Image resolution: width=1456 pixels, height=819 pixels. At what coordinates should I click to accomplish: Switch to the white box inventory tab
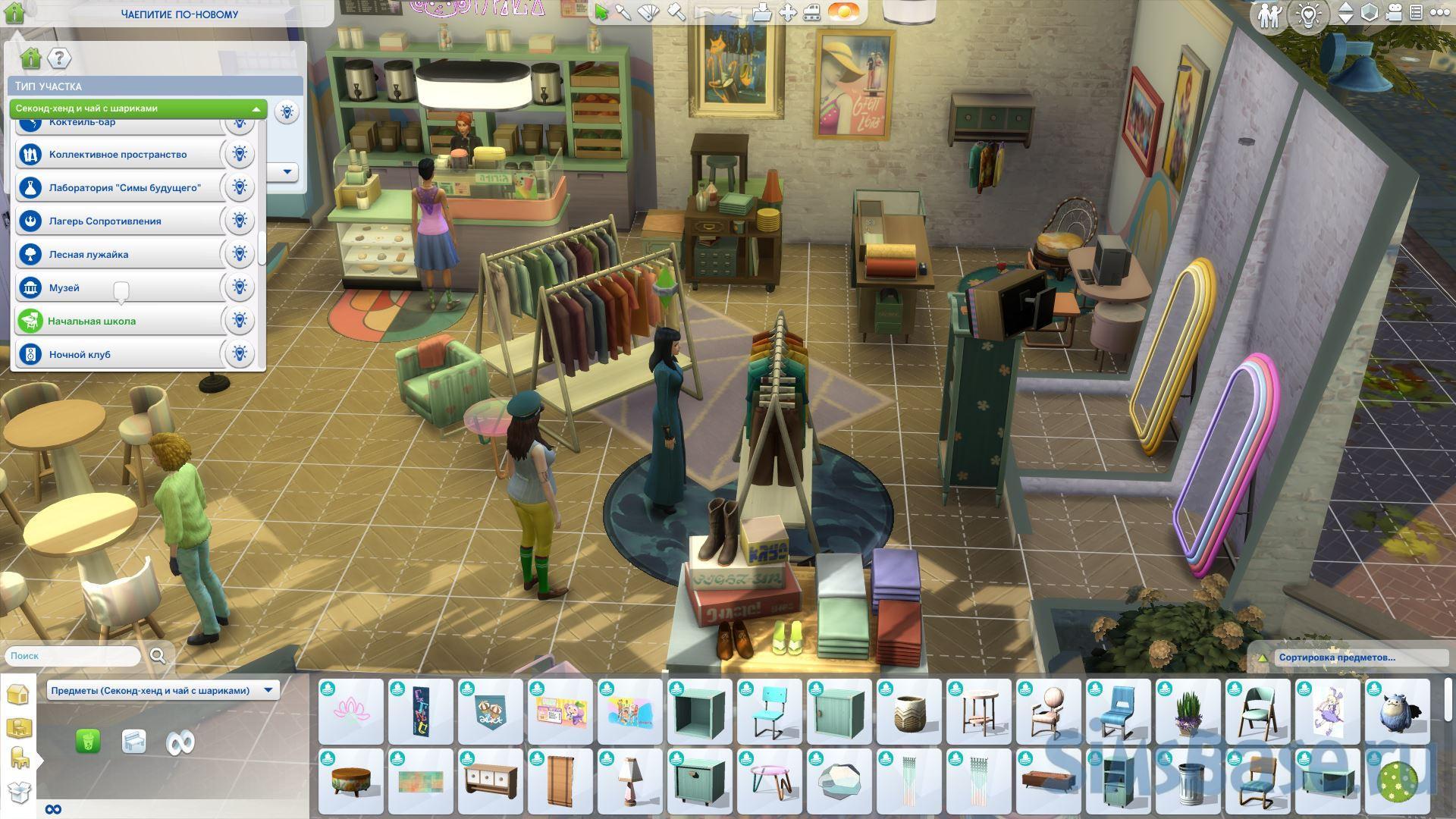click(18, 792)
